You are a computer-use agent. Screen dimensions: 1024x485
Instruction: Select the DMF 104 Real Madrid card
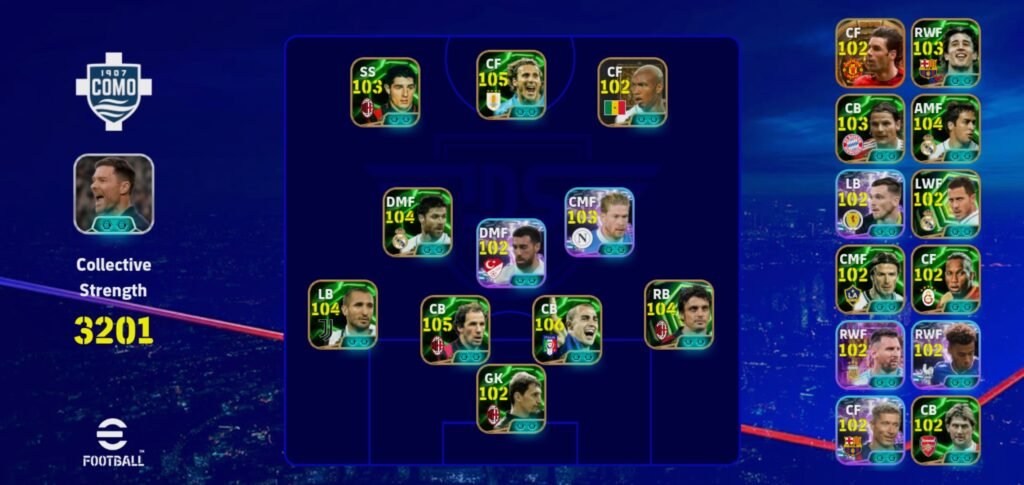coord(418,222)
